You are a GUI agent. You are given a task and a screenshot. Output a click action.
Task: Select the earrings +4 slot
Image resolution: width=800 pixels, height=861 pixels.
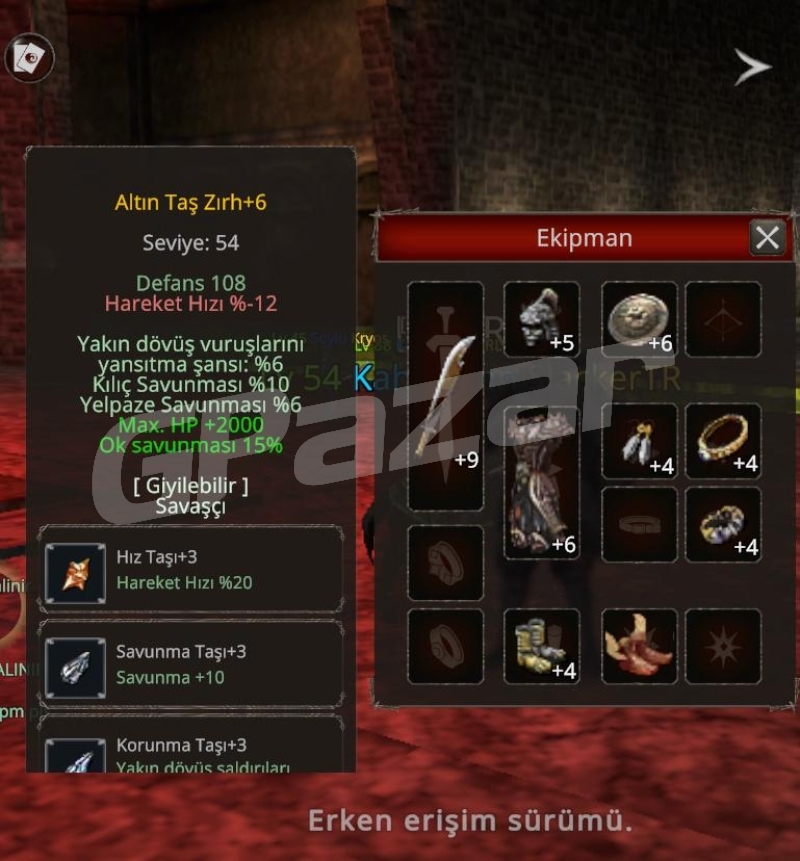click(639, 441)
